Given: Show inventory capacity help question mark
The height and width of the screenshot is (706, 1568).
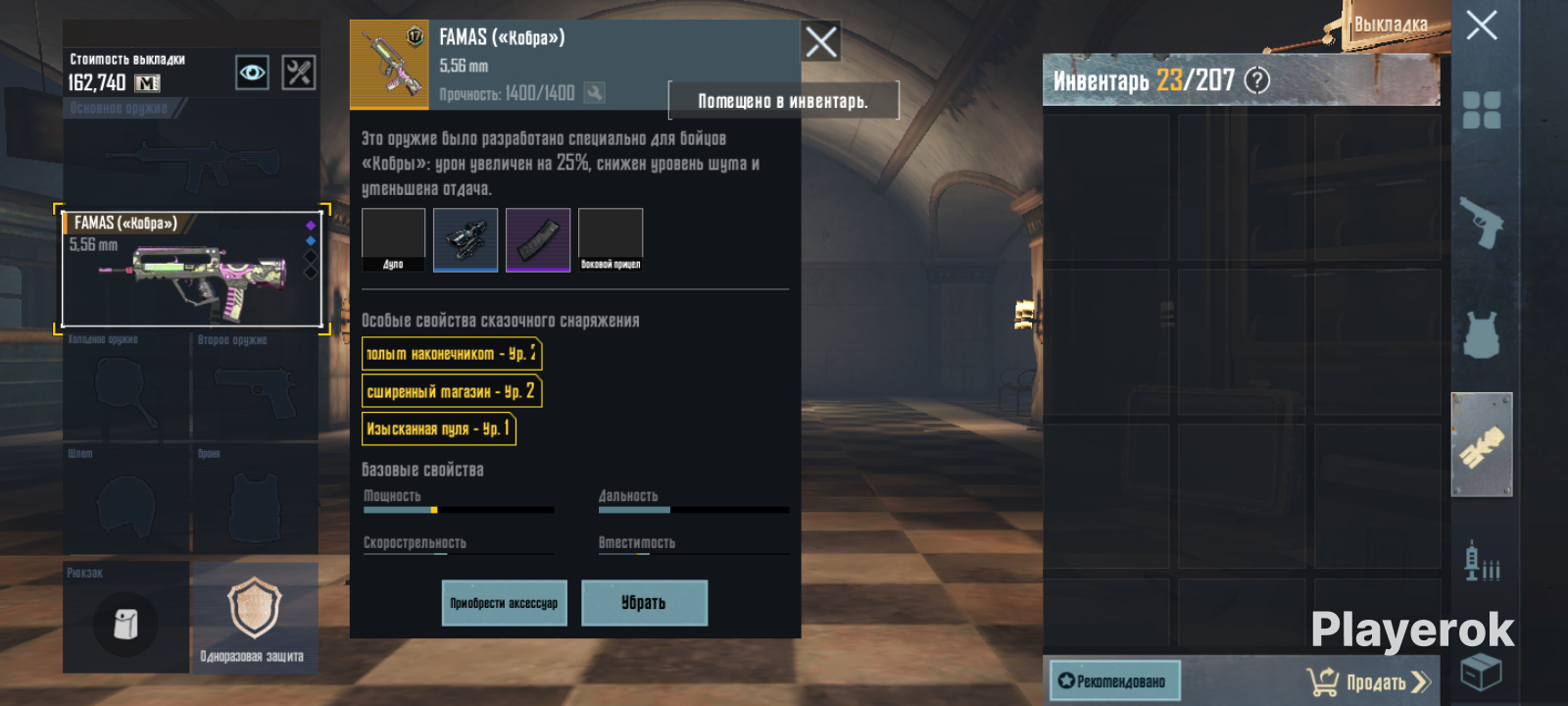Looking at the screenshot, I should coord(1257,80).
